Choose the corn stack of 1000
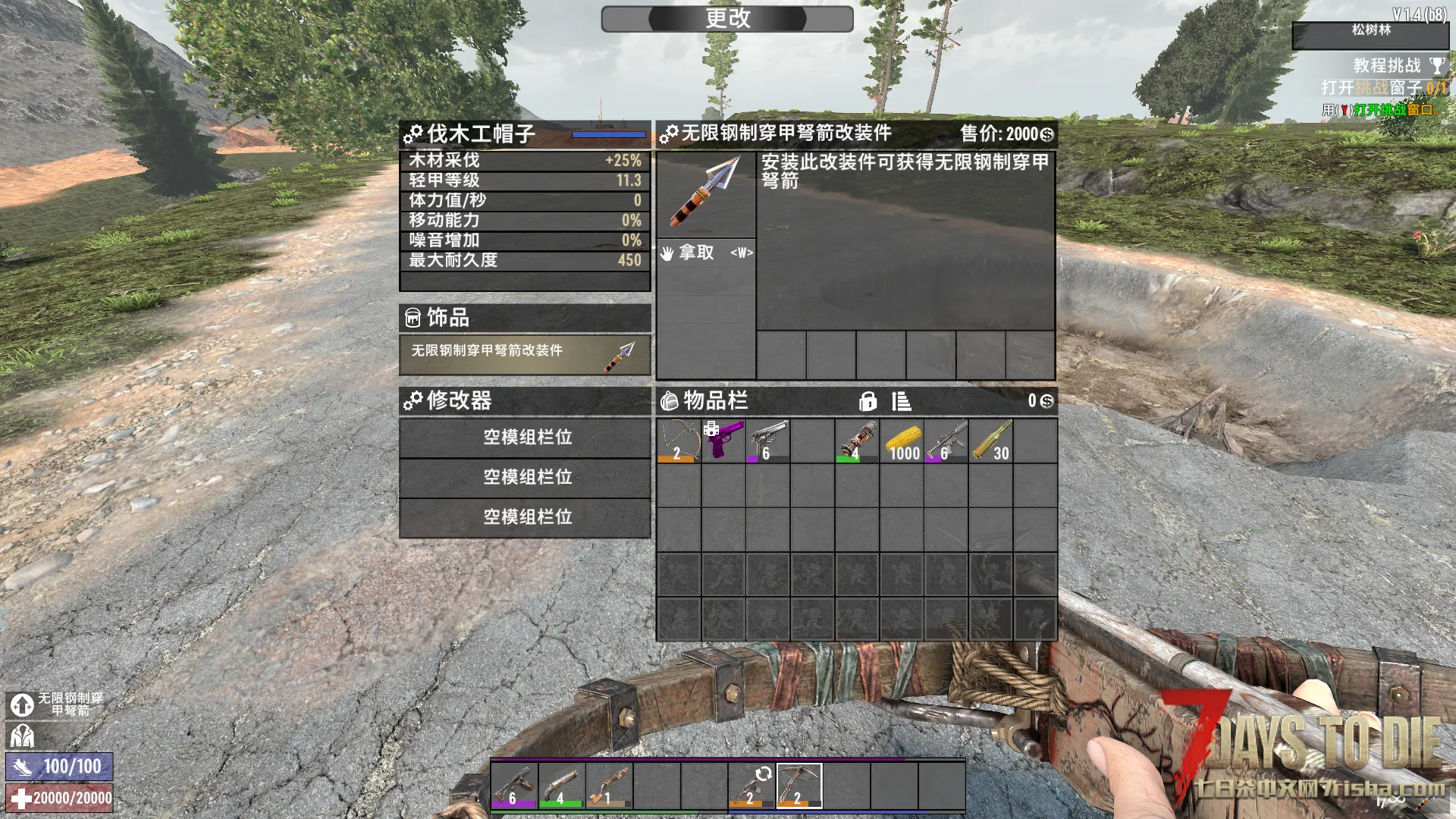 902,441
